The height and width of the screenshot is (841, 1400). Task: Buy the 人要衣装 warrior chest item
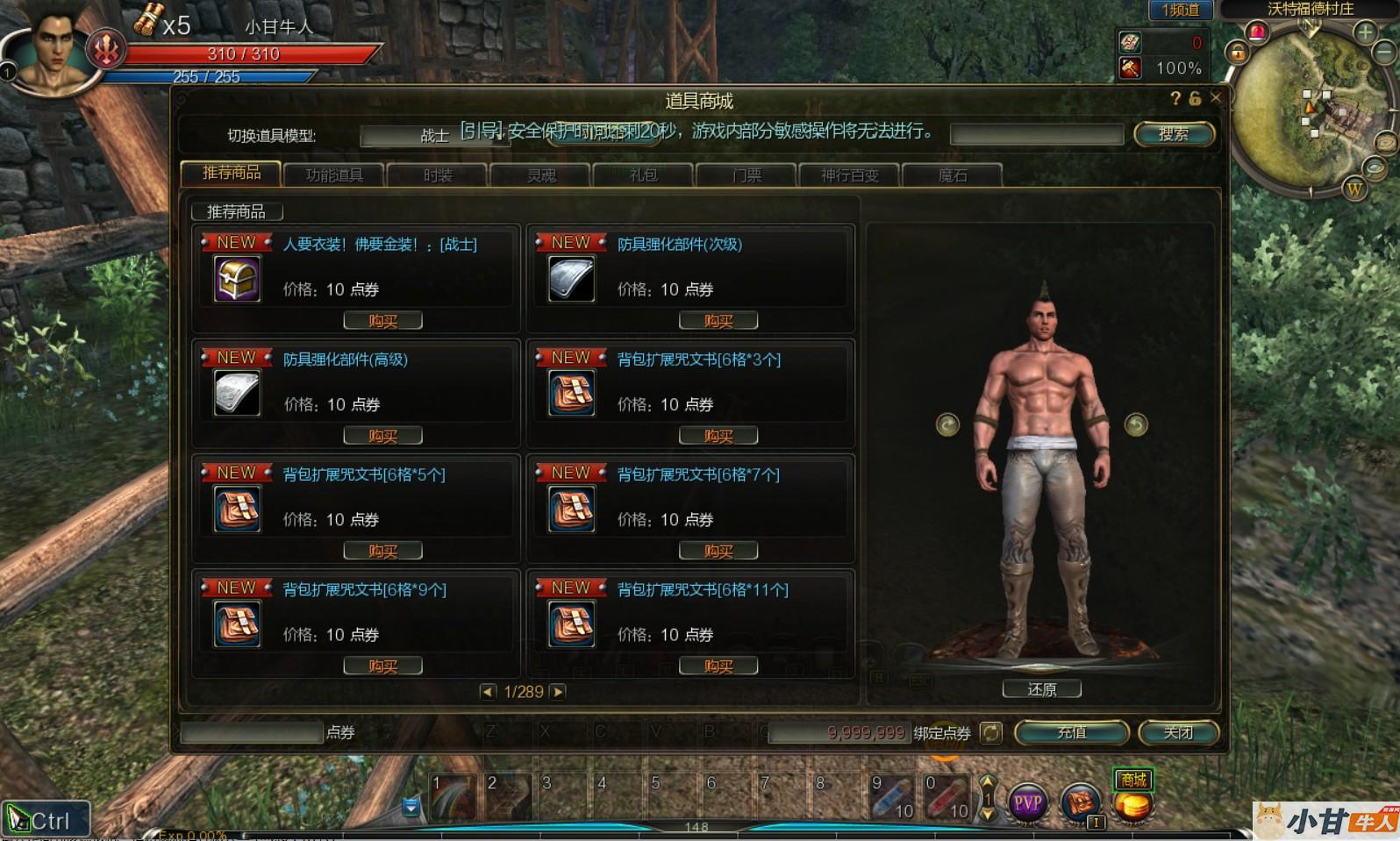tap(382, 321)
